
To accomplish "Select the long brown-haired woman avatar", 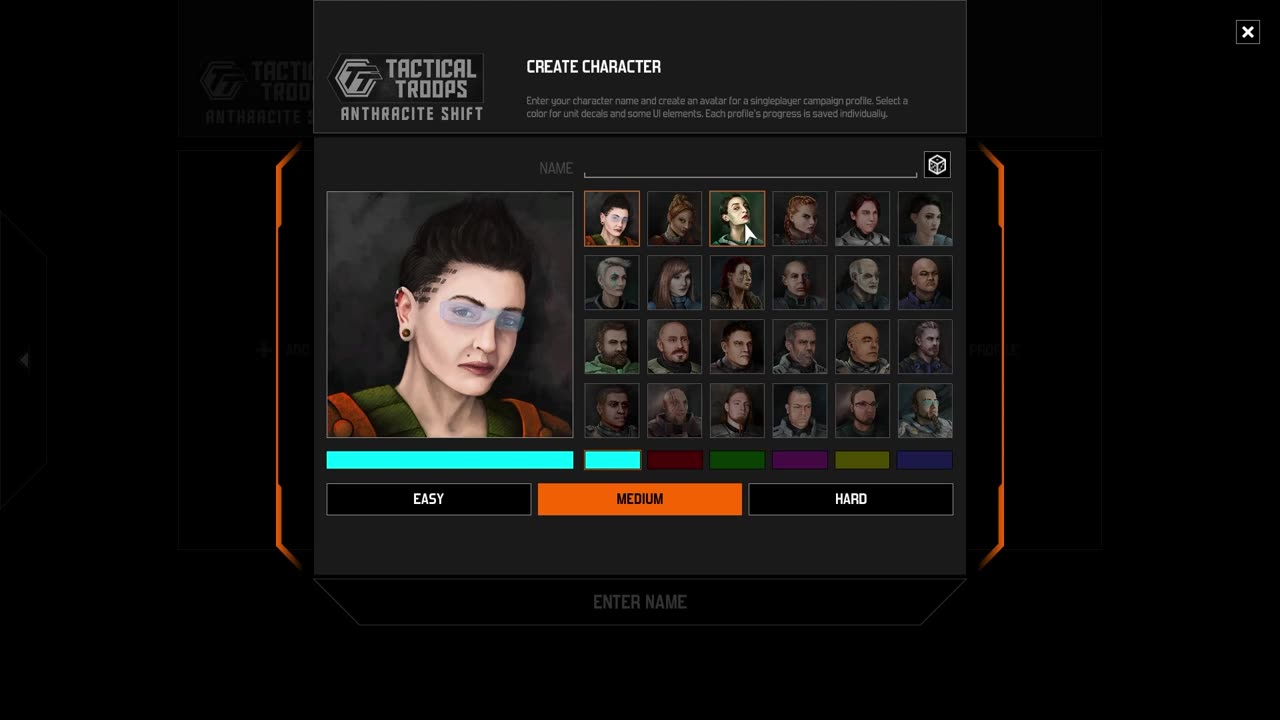I will (x=675, y=282).
